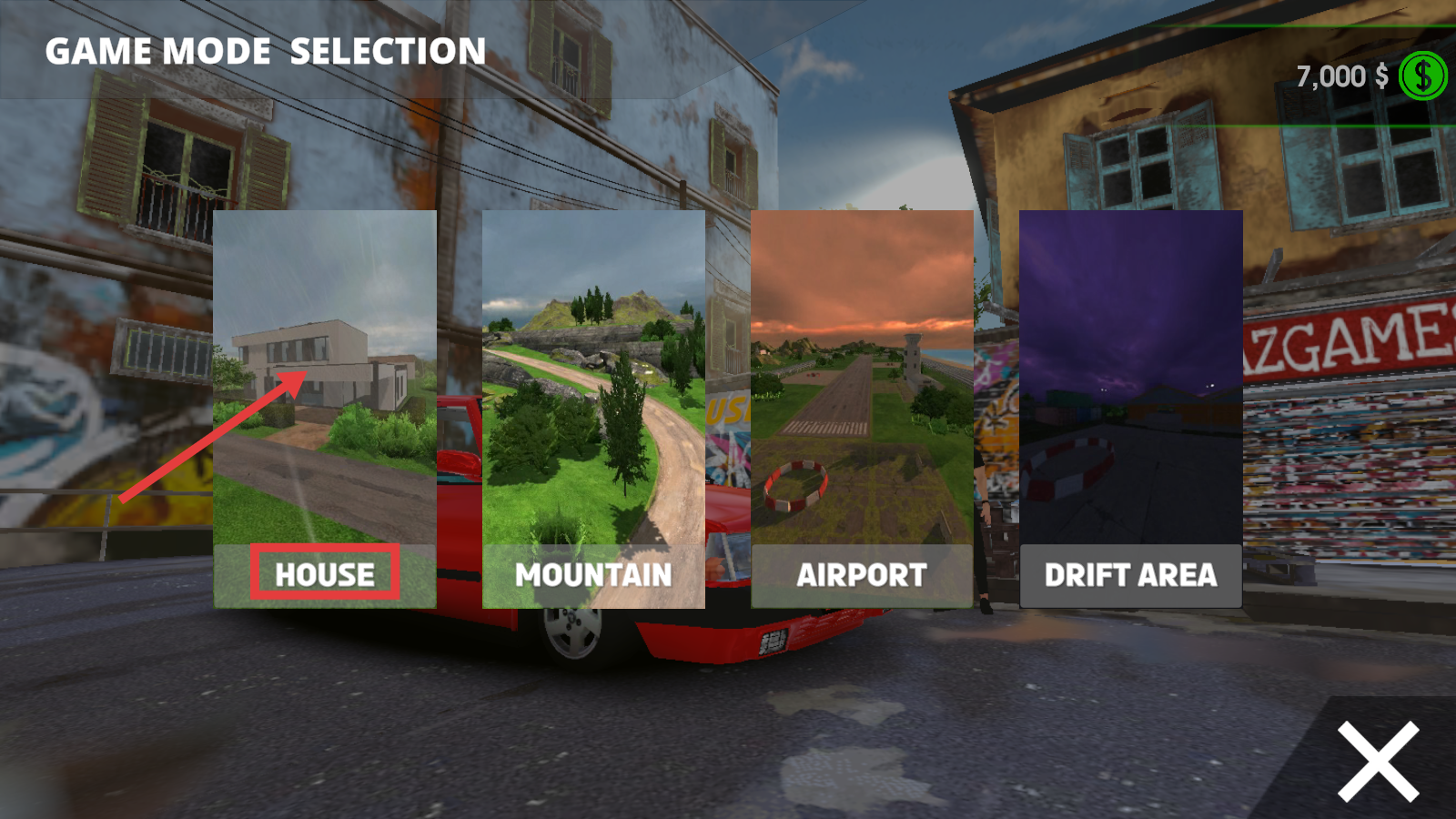Close the game mode selection screen
The height and width of the screenshot is (819, 1456).
click(x=1378, y=761)
